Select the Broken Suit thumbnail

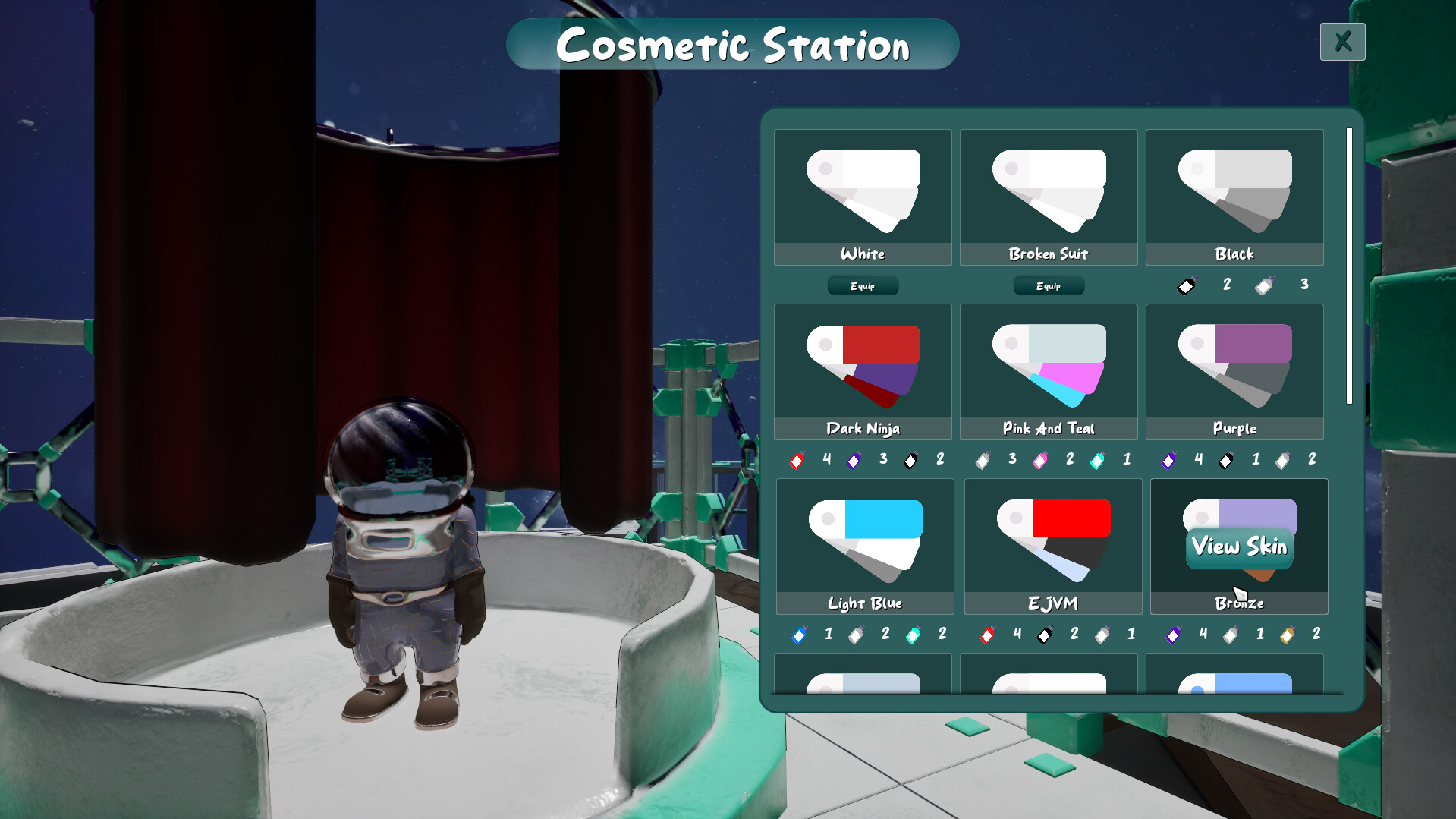(x=1049, y=190)
